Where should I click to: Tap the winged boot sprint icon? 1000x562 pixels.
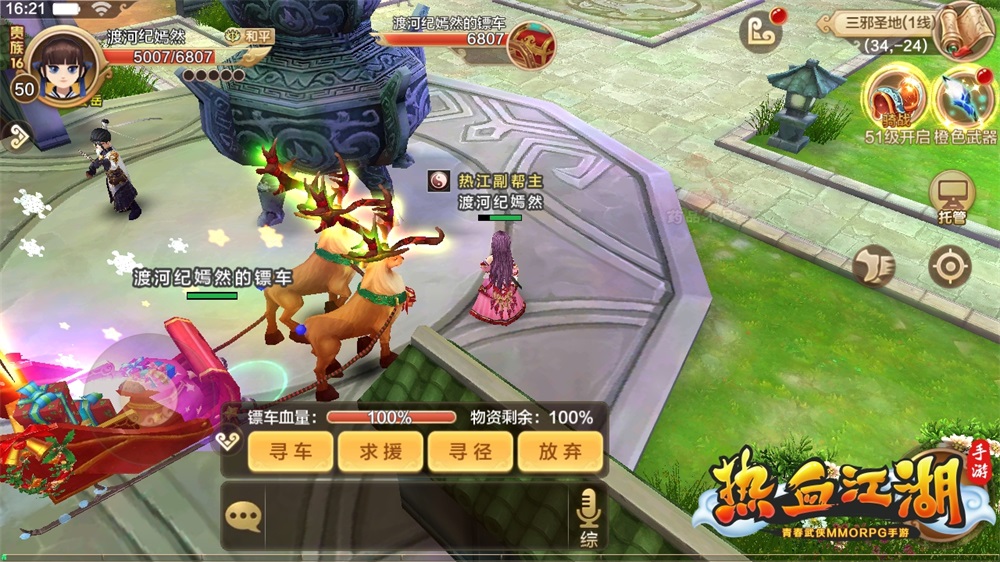(x=874, y=266)
